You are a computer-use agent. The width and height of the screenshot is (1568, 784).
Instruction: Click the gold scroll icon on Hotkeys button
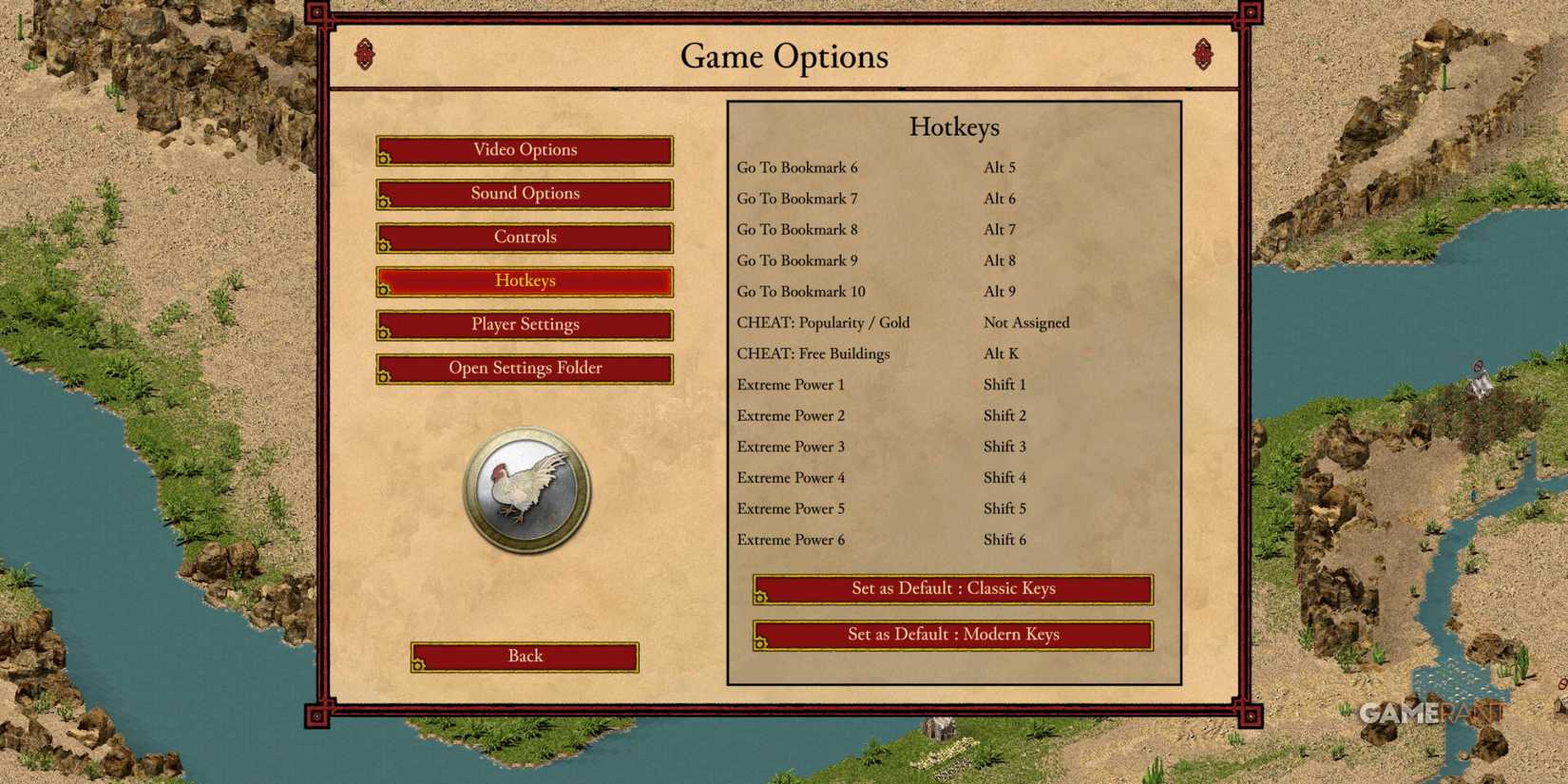(x=384, y=288)
